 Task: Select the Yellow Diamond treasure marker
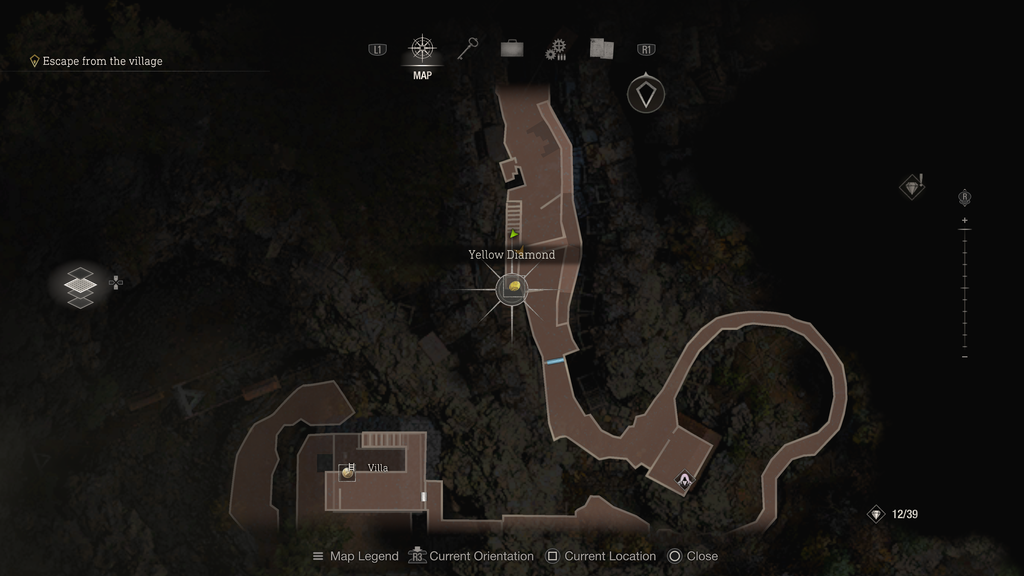point(512,289)
